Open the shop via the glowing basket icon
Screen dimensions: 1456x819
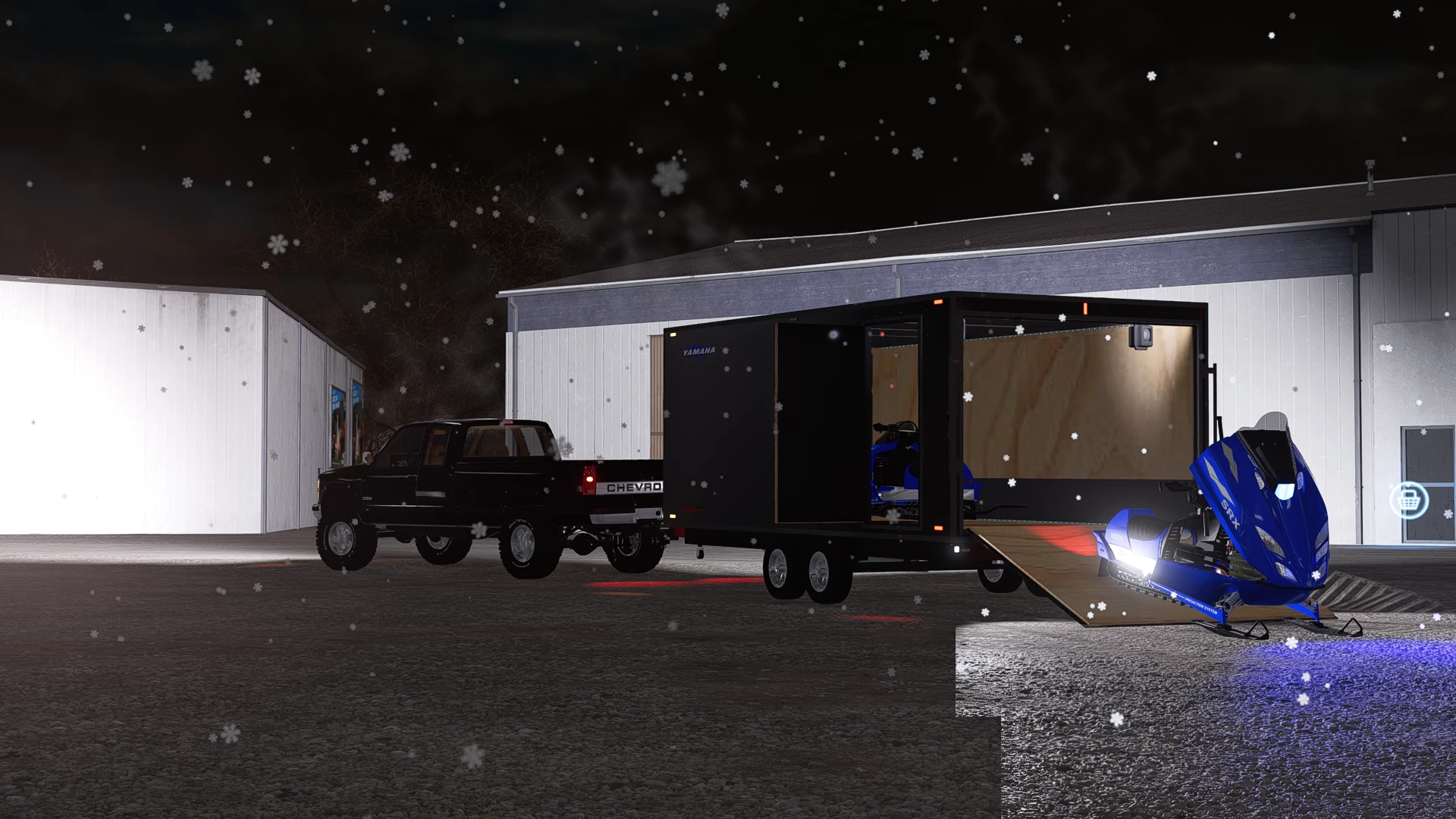pos(1410,500)
